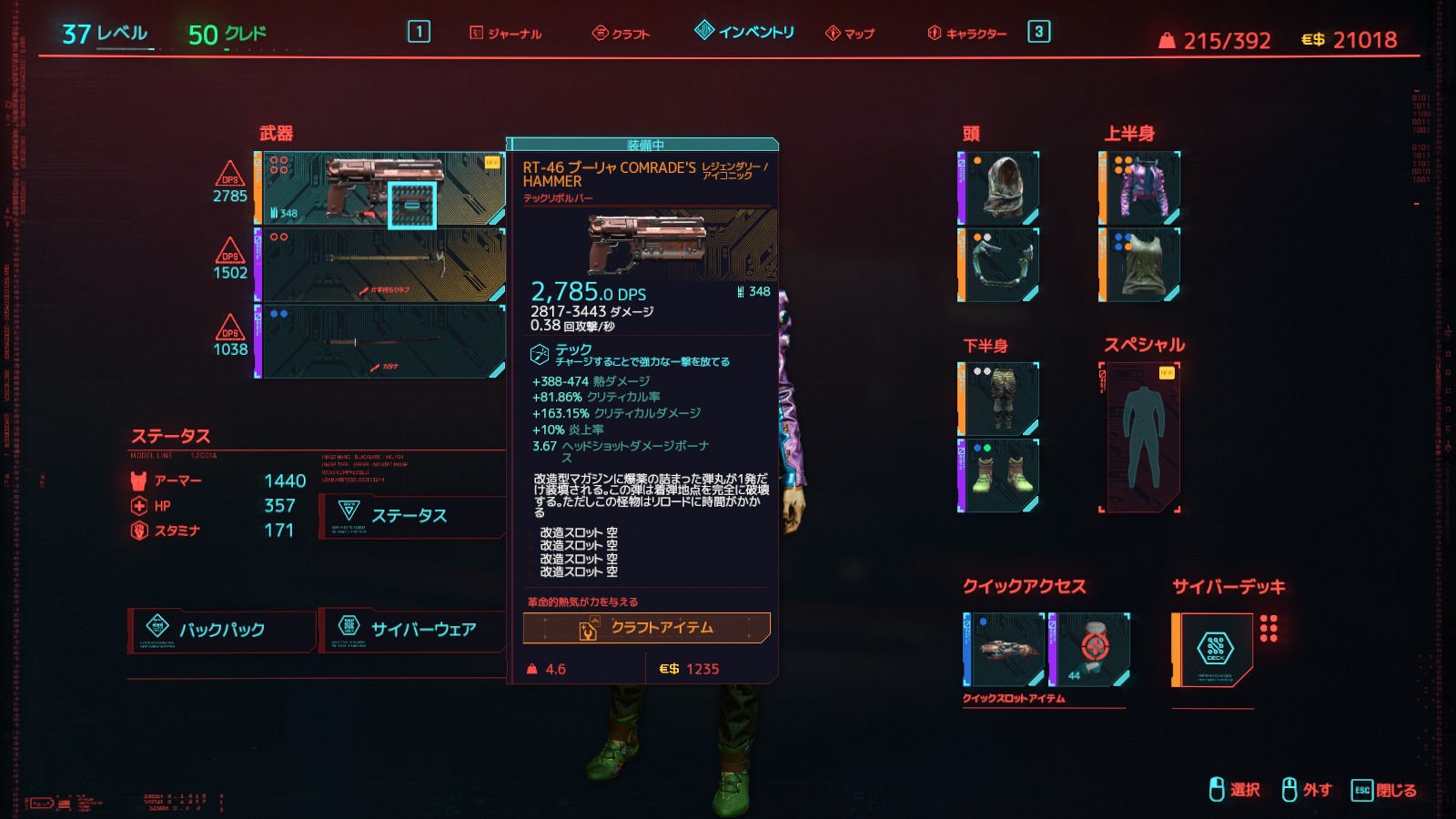
Task: Select the hood headgear slot
Action: (1000, 188)
